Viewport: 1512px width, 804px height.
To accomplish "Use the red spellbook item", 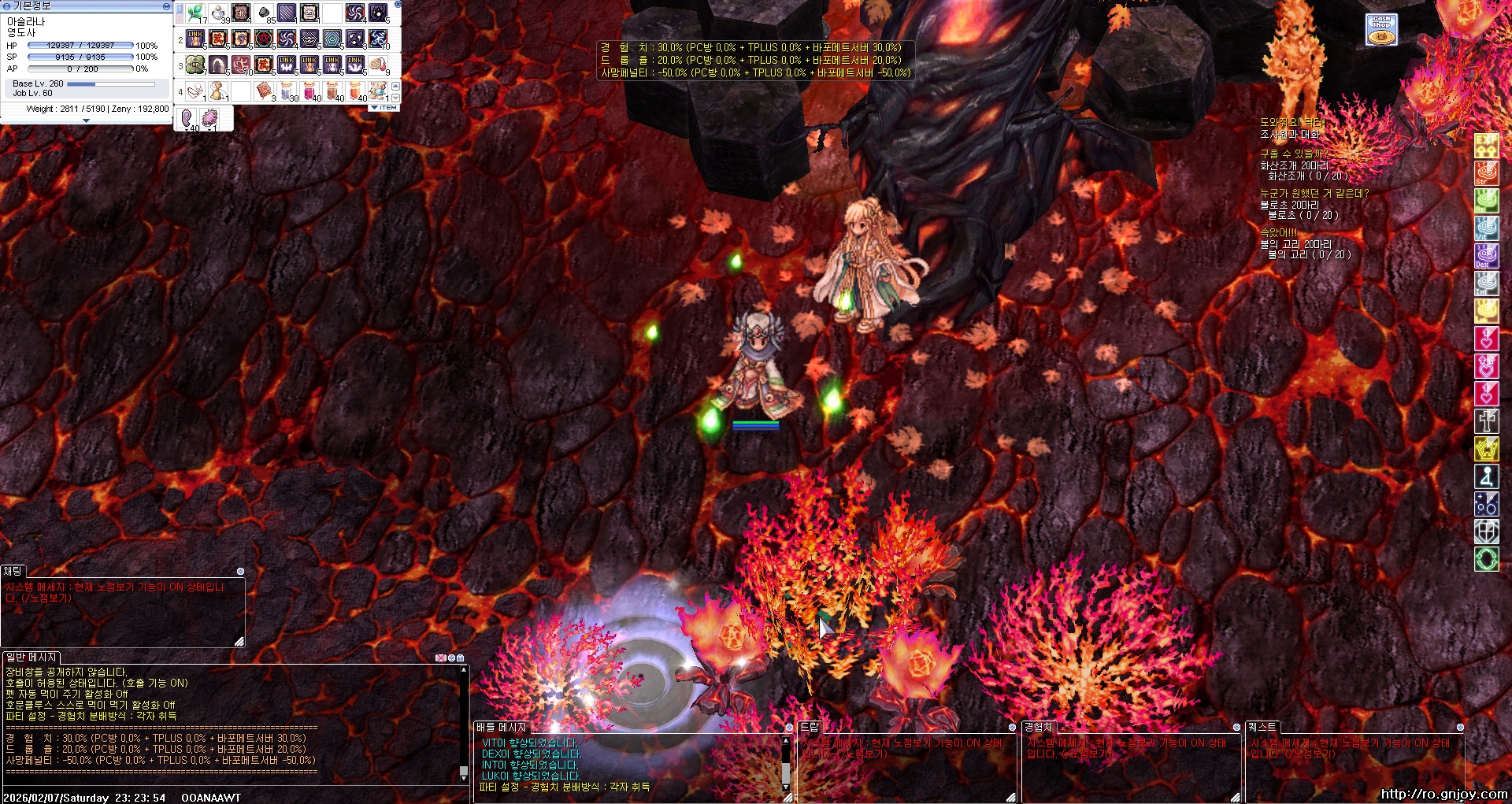I will coord(264,91).
